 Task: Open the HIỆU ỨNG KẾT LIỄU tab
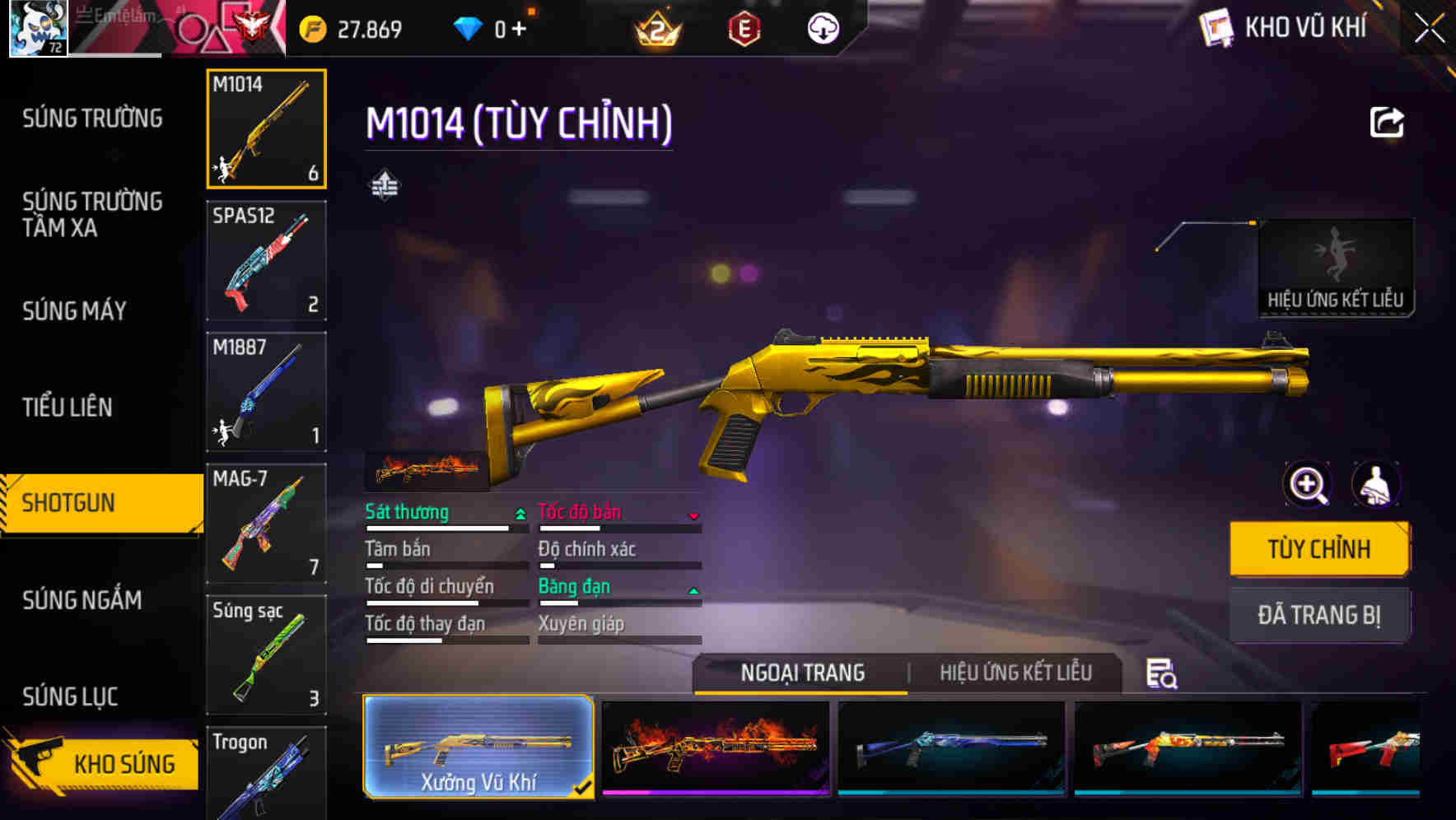(x=1015, y=672)
